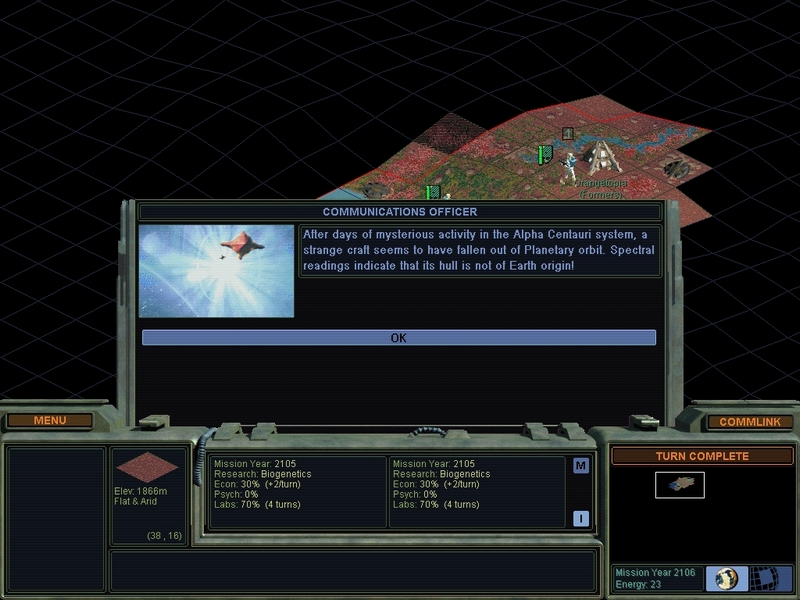
Task: Click the TURN COMPLETE button
Action: 702,456
